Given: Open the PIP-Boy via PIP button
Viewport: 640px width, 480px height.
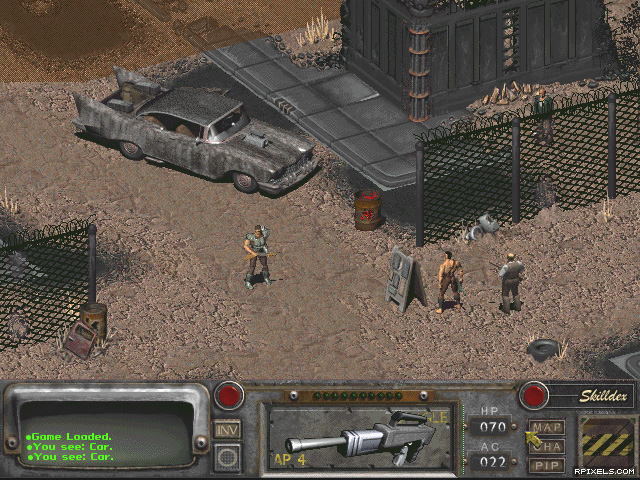Looking at the screenshot, I should [x=547, y=464].
